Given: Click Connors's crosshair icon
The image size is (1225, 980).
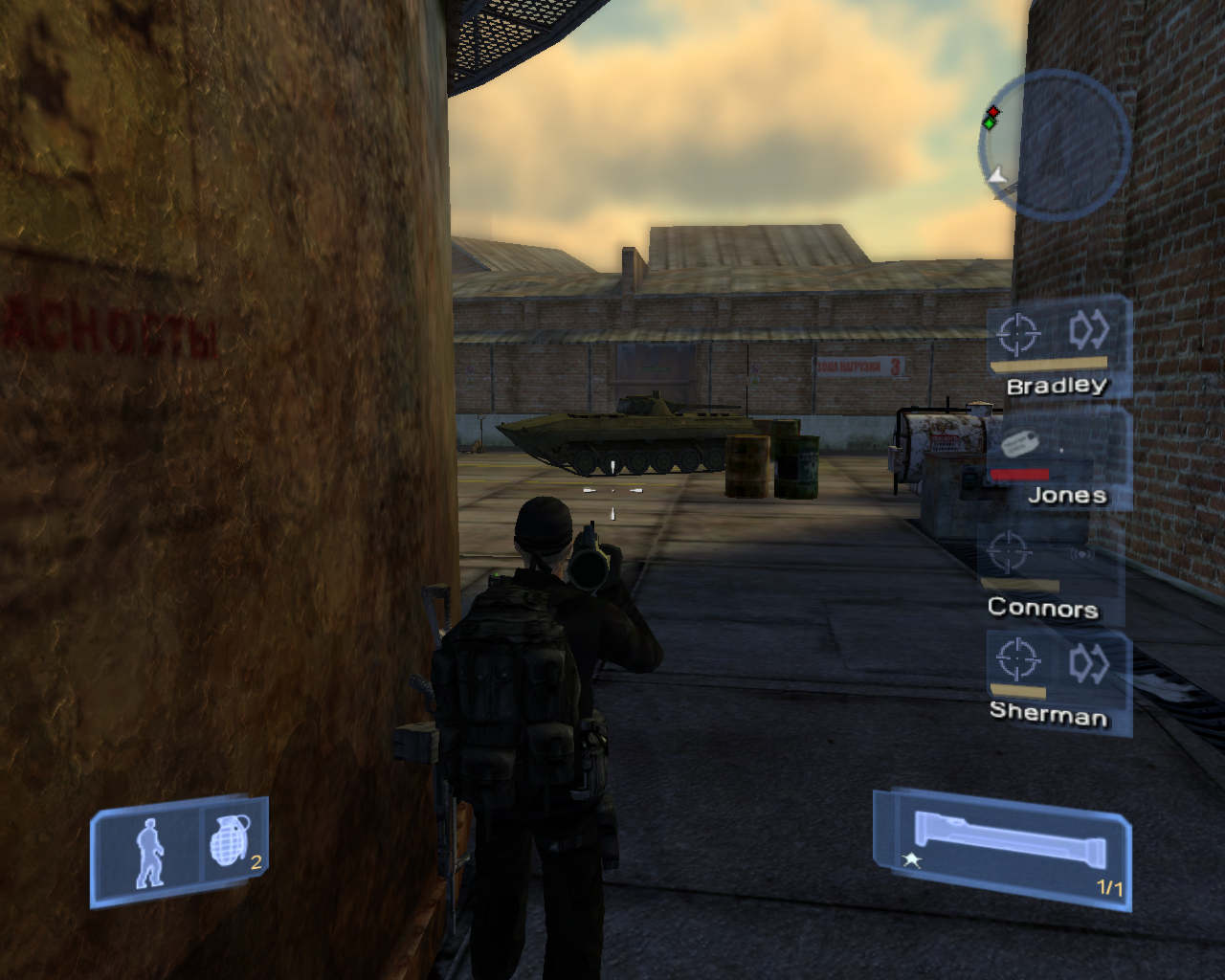Looking at the screenshot, I should click(1007, 552).
